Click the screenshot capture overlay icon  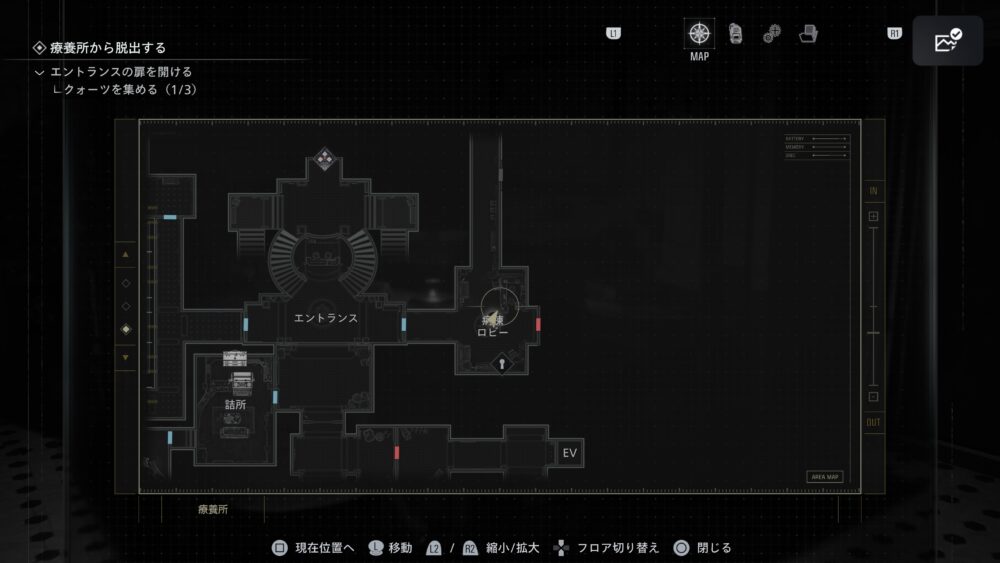pyautogui.click(x=947, y=40)
